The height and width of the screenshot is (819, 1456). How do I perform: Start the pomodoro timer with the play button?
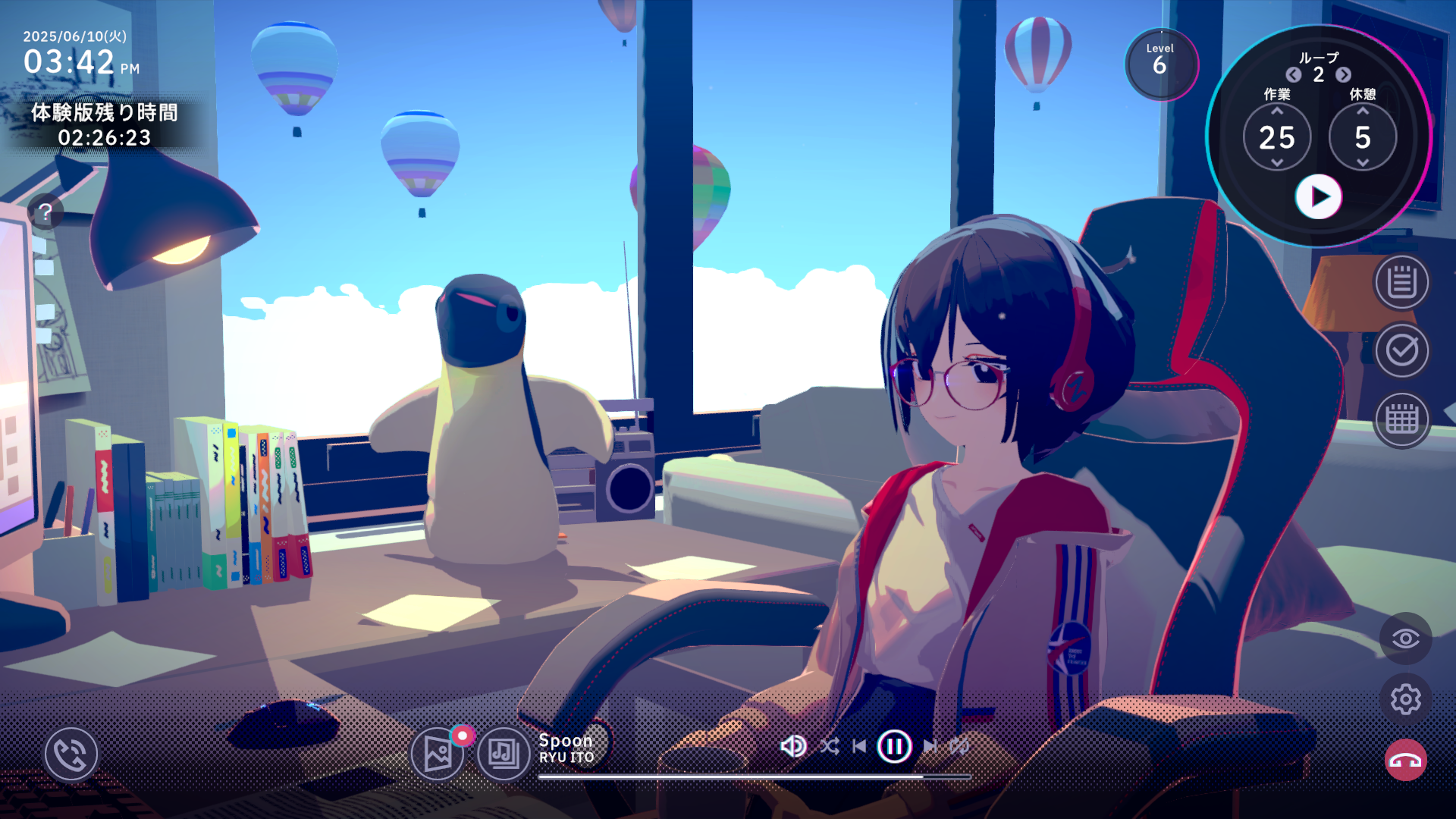pos(1318,197)
